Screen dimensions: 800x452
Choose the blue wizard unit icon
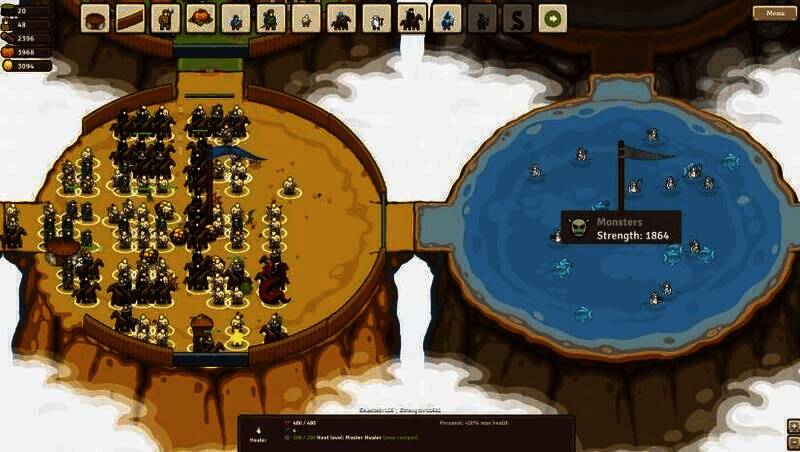pos(447,18)
